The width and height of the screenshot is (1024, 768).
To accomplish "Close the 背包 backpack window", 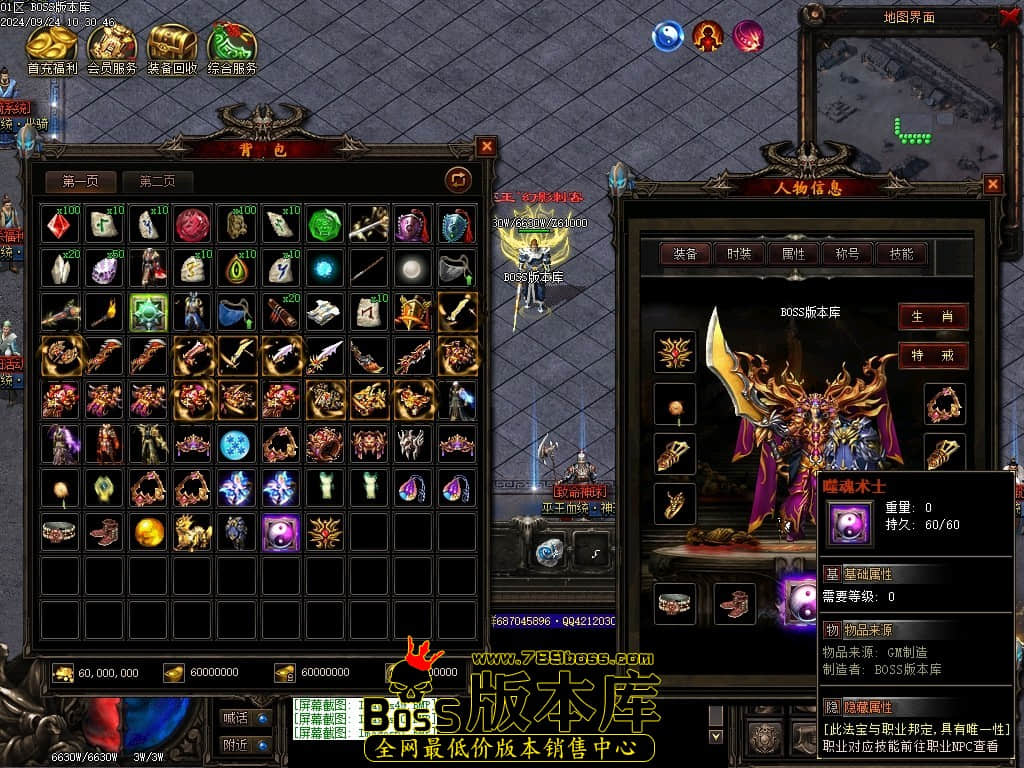I will (487, 147).
